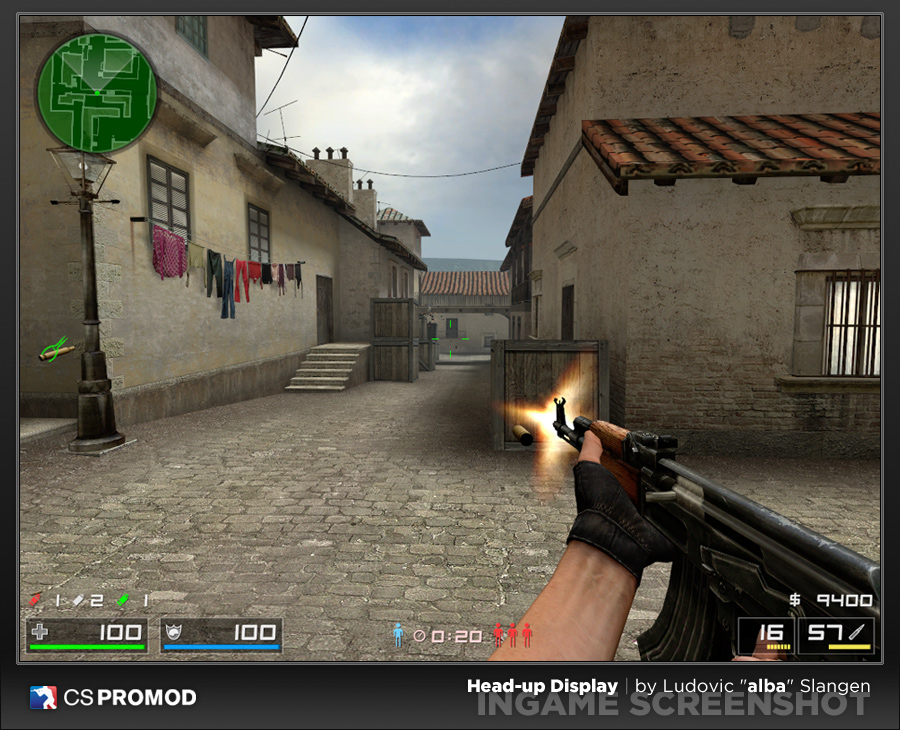The width and height of the screenshot is (900, 730).
Task: Click the health cross icon
Action: (40, 632)
